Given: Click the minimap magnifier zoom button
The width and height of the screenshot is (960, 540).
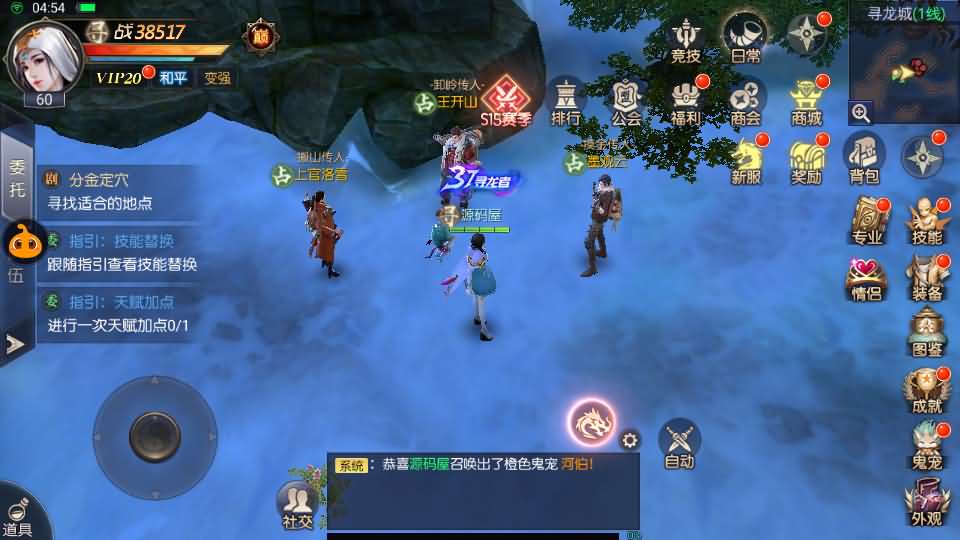Looking at the screenshot, I should [x=861, y=113].
